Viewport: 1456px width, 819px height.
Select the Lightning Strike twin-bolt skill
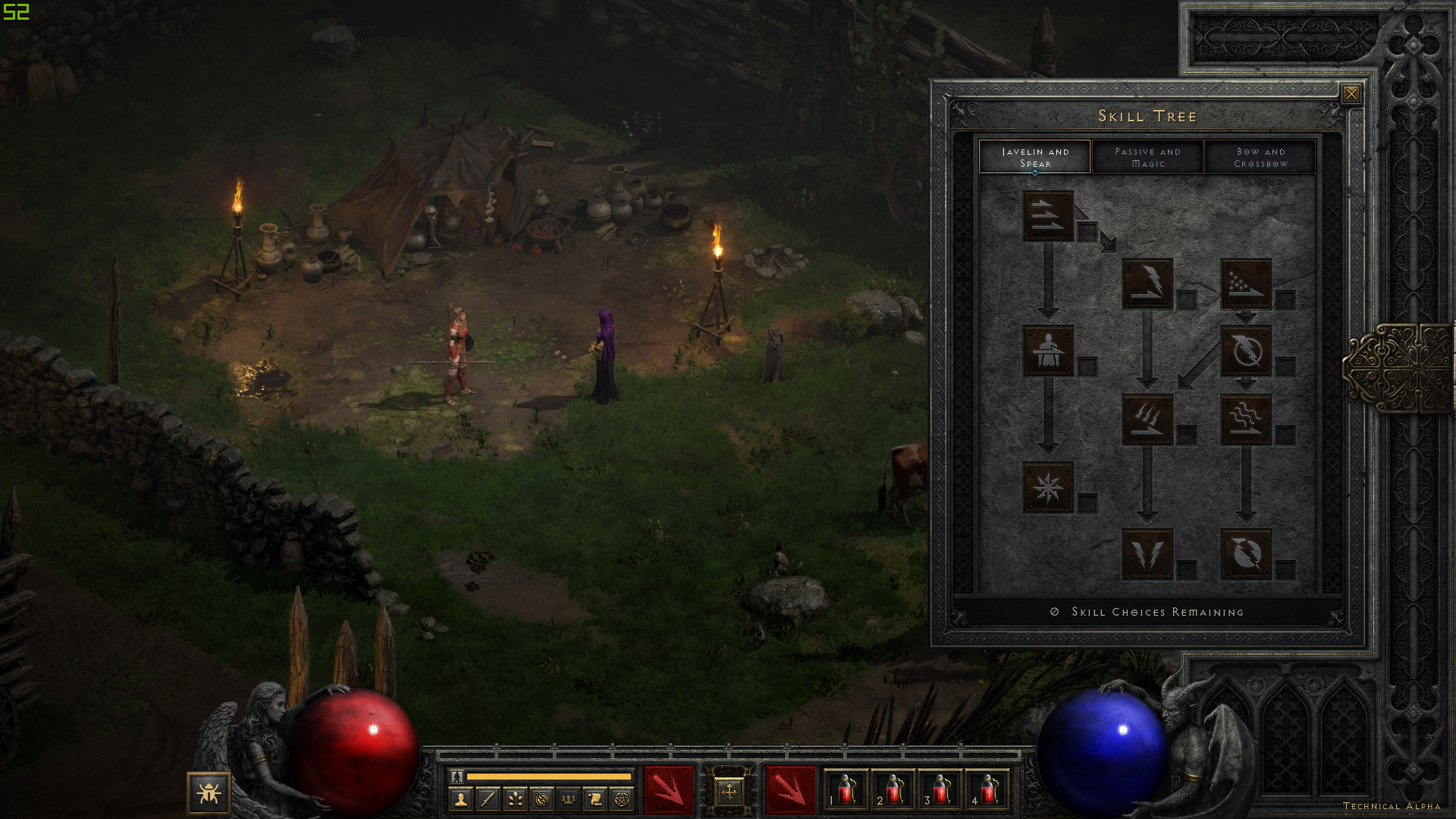pyautogui.click(x=1147, y=554)
